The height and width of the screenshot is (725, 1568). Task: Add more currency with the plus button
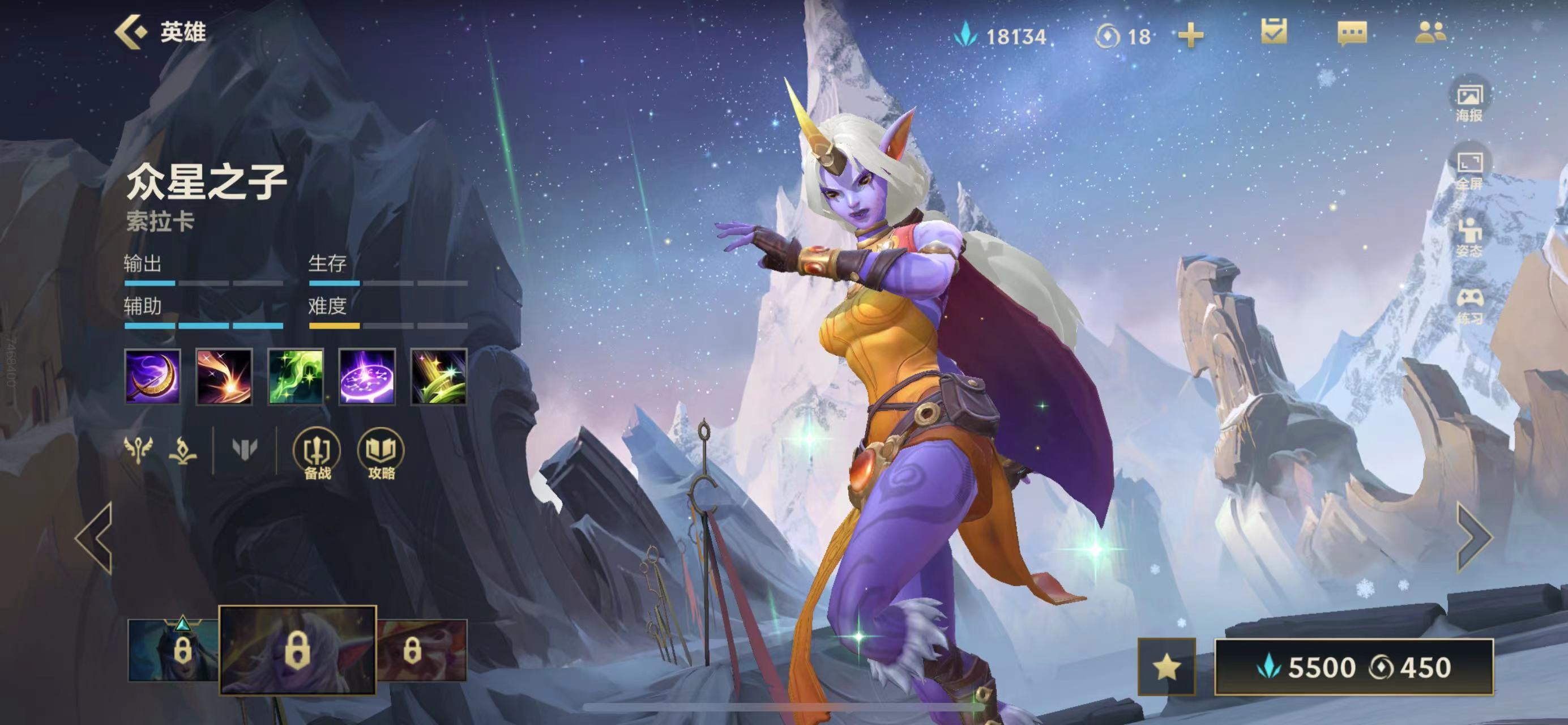pyautogui.click(x=1191, y=35)
